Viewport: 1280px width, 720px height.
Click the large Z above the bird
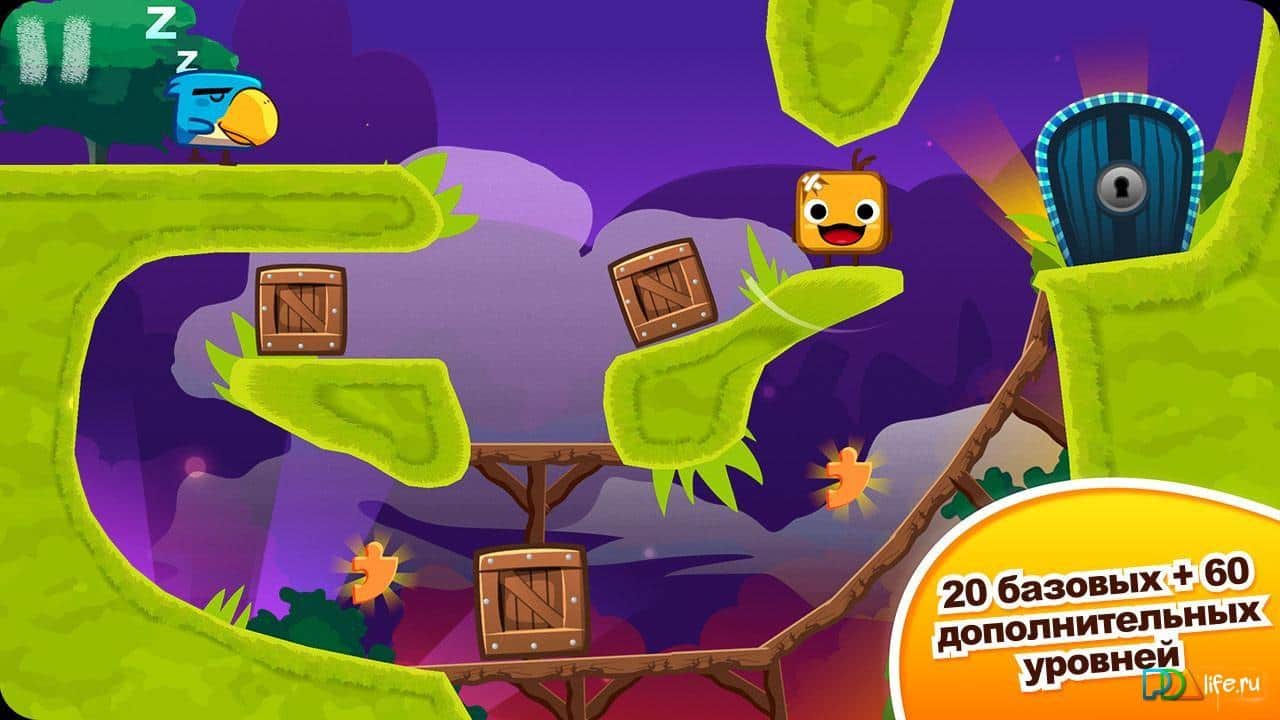click(x=163, y=22)
